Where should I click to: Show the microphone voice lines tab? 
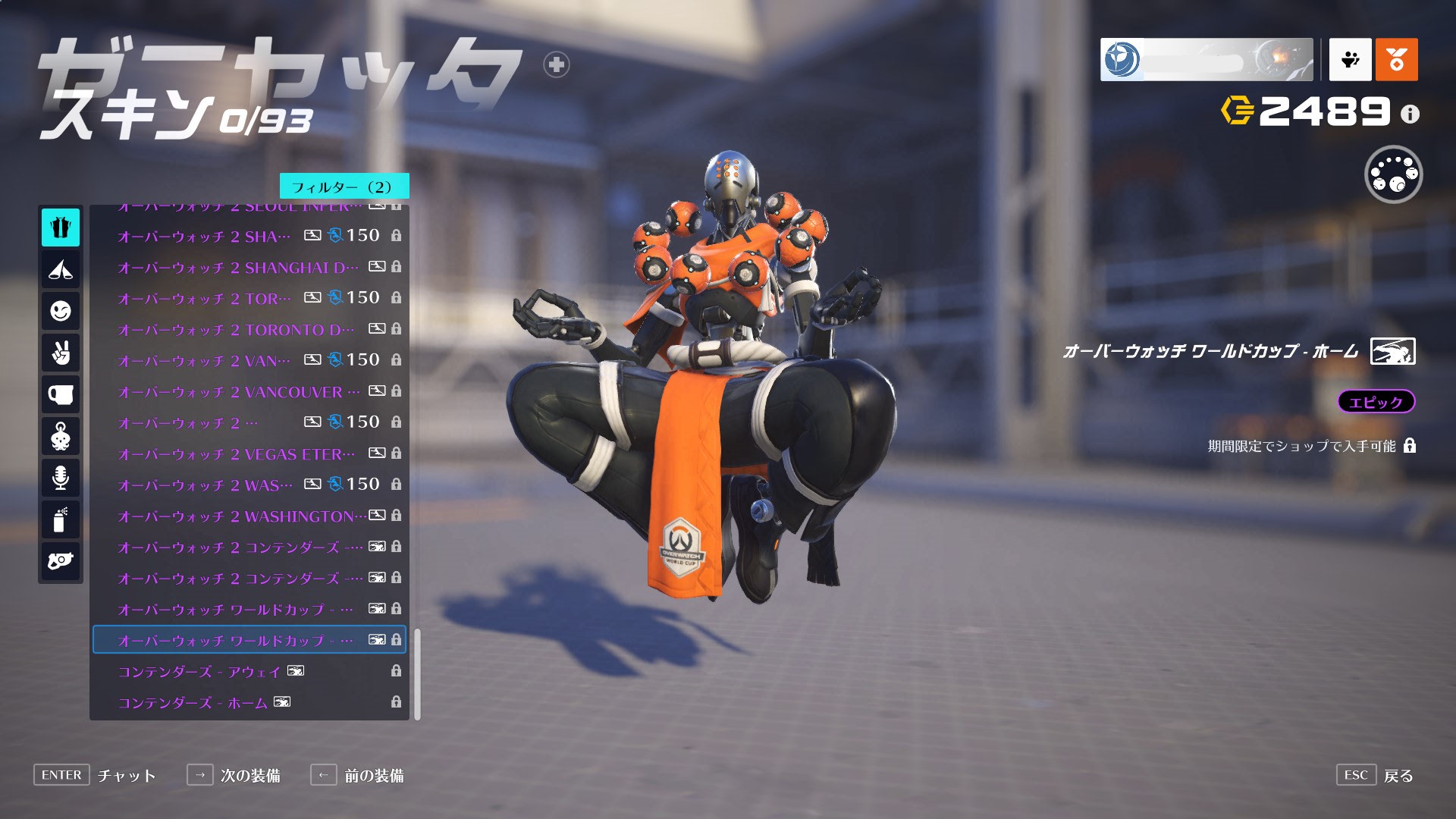61,478
